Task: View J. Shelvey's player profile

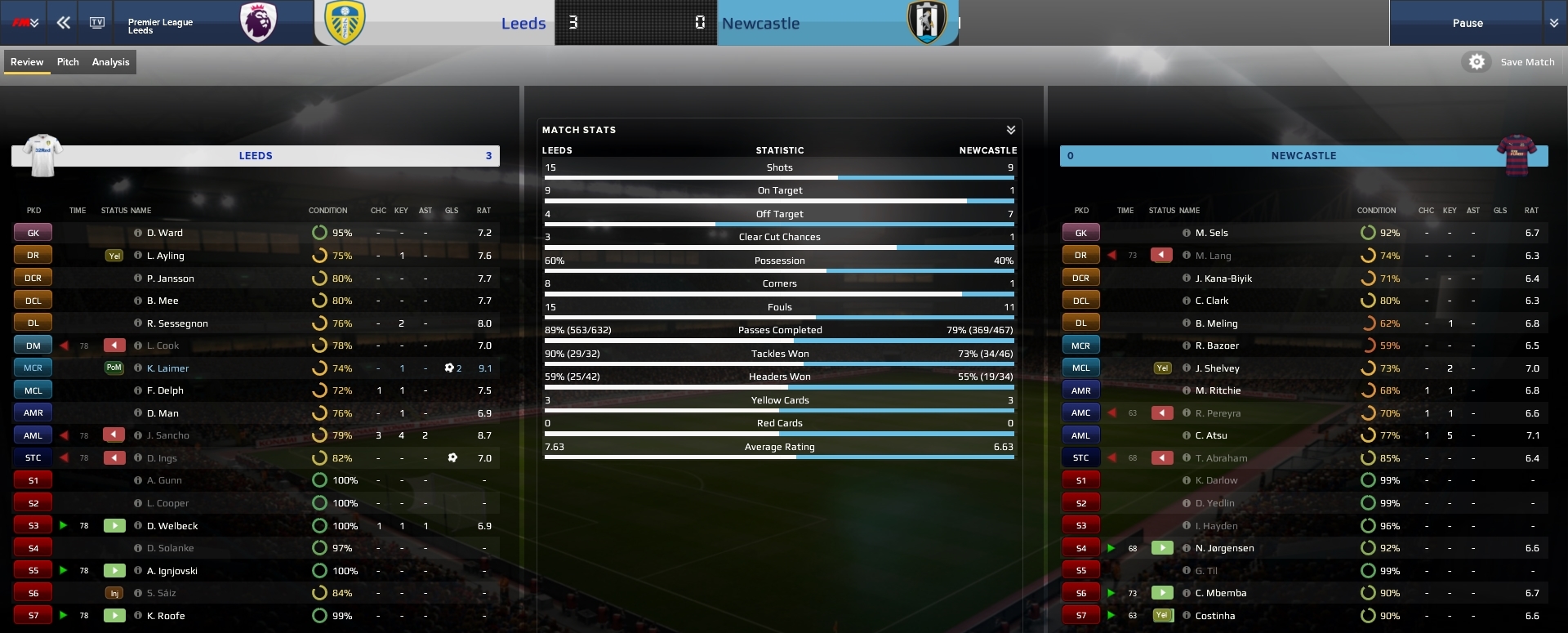Action: point(1217,368)
